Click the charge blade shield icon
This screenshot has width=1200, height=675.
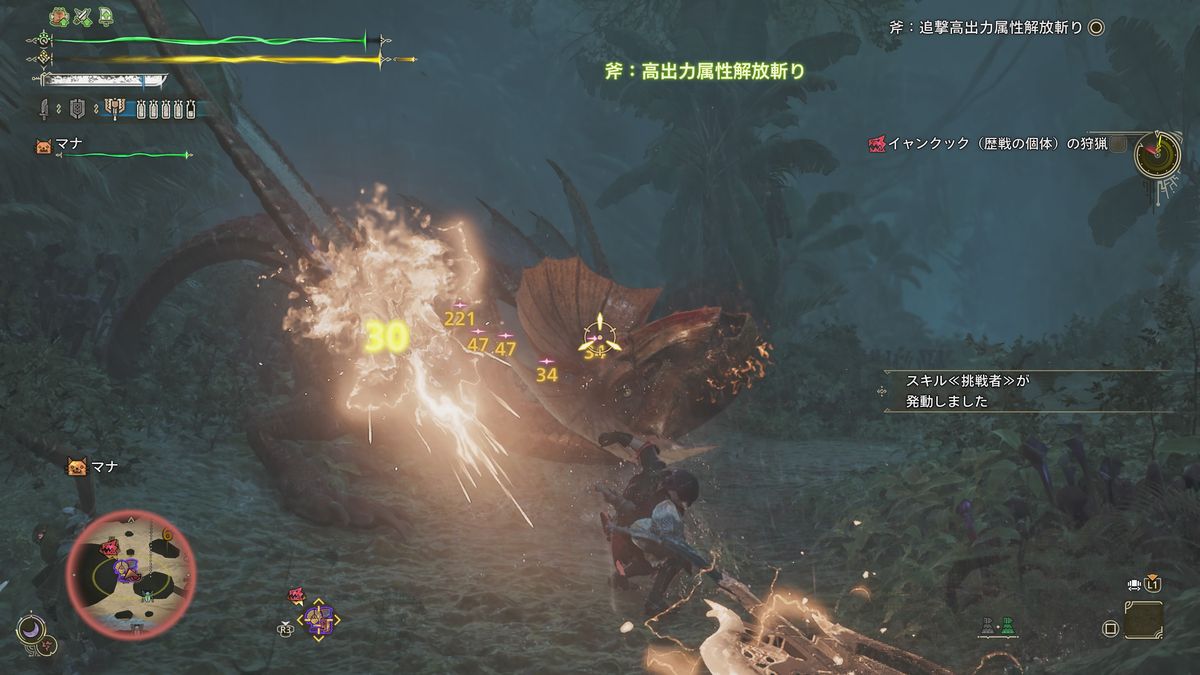tap(76, 108)
